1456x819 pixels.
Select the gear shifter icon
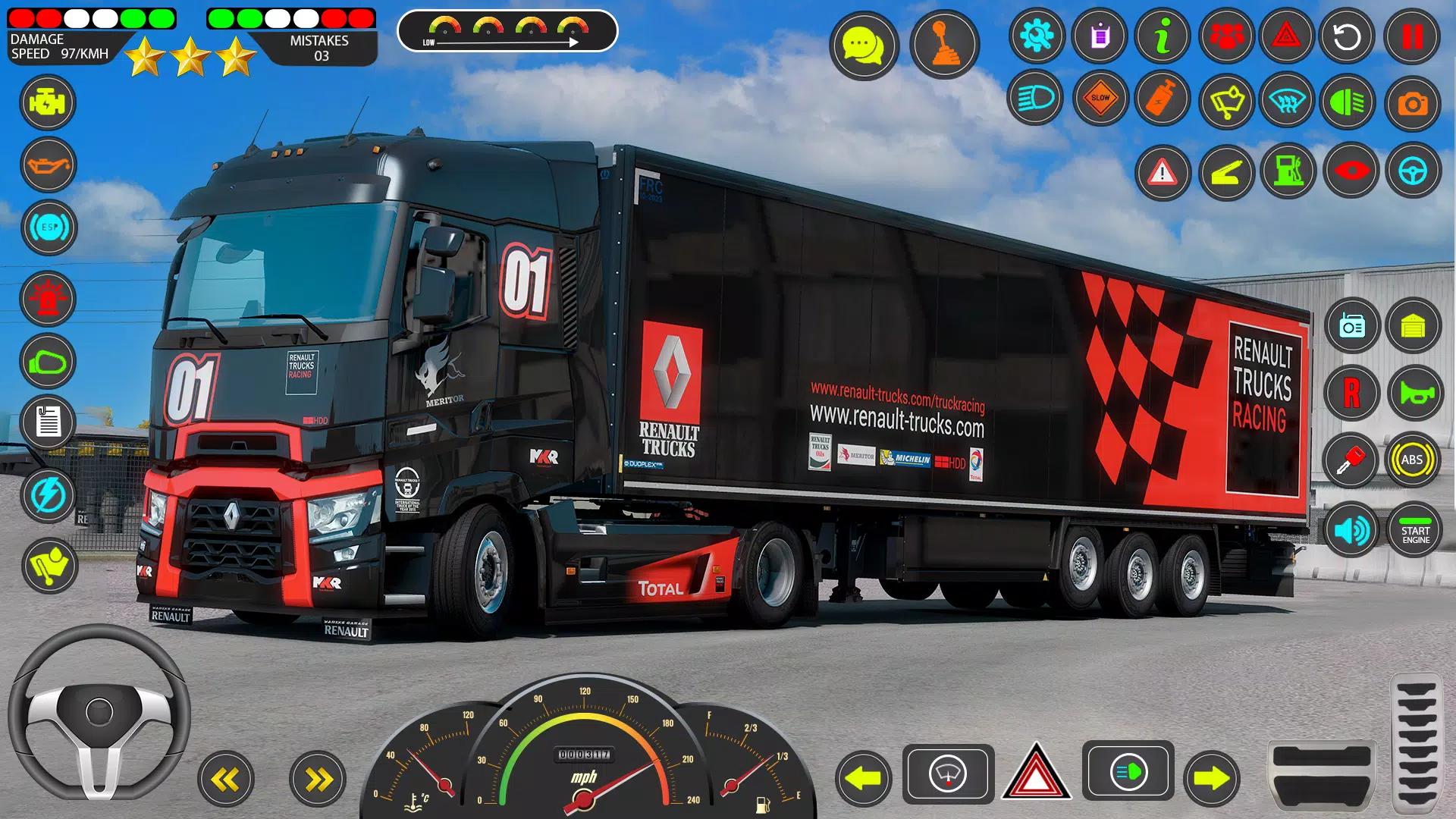point(946,44)
